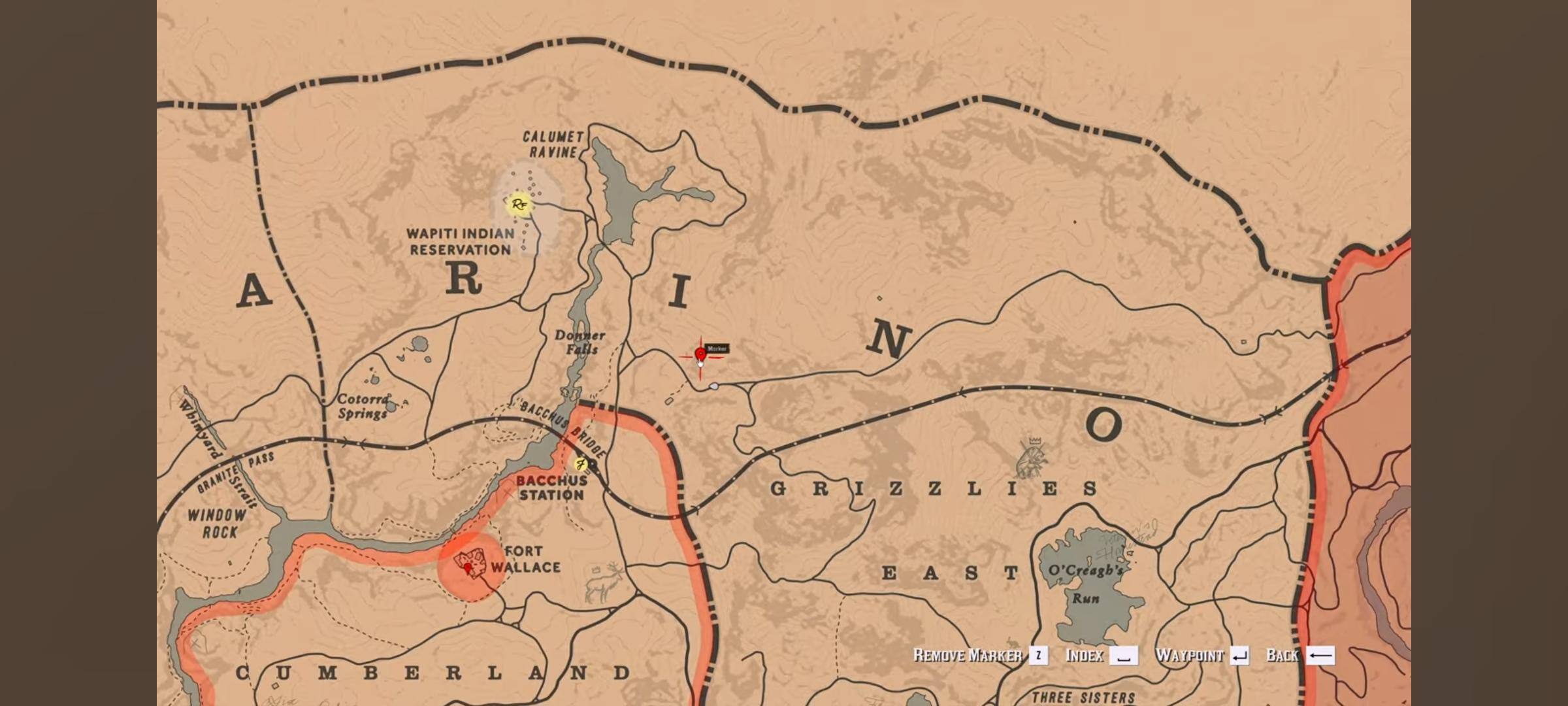
Task: Go Back from the map screen
Action: click(x=1299, y=656)
